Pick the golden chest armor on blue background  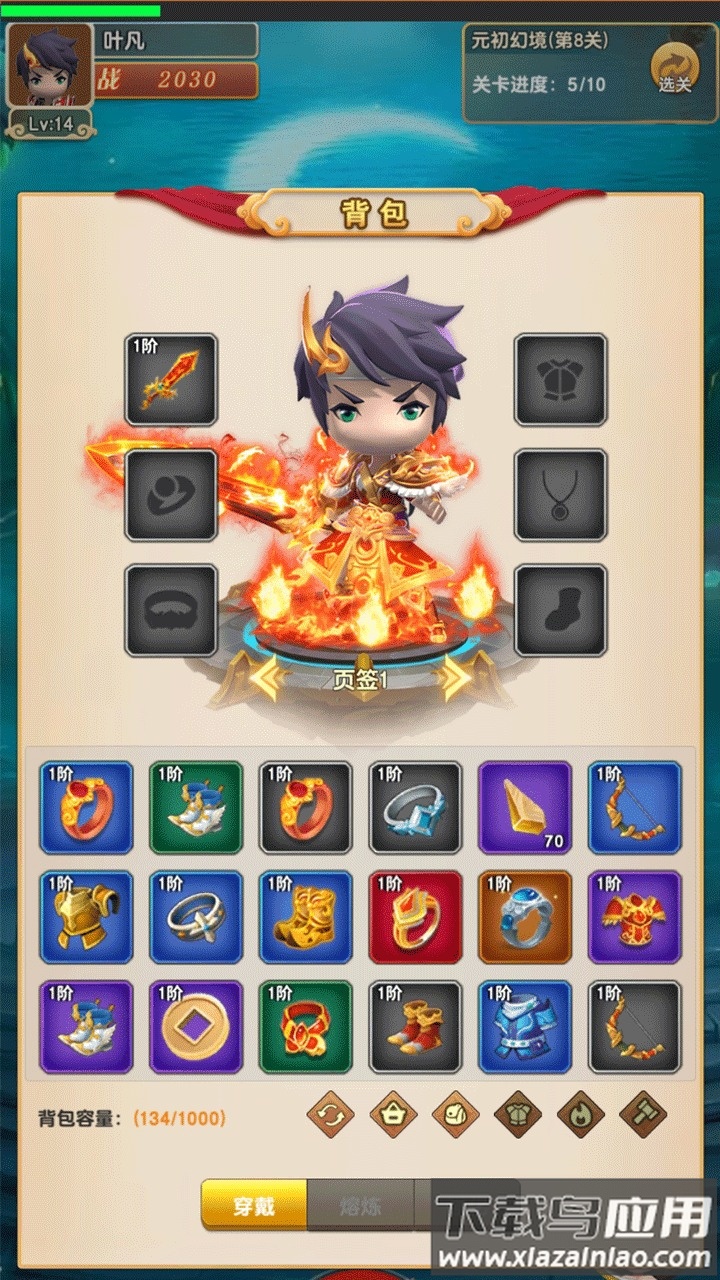pos(86,917)
